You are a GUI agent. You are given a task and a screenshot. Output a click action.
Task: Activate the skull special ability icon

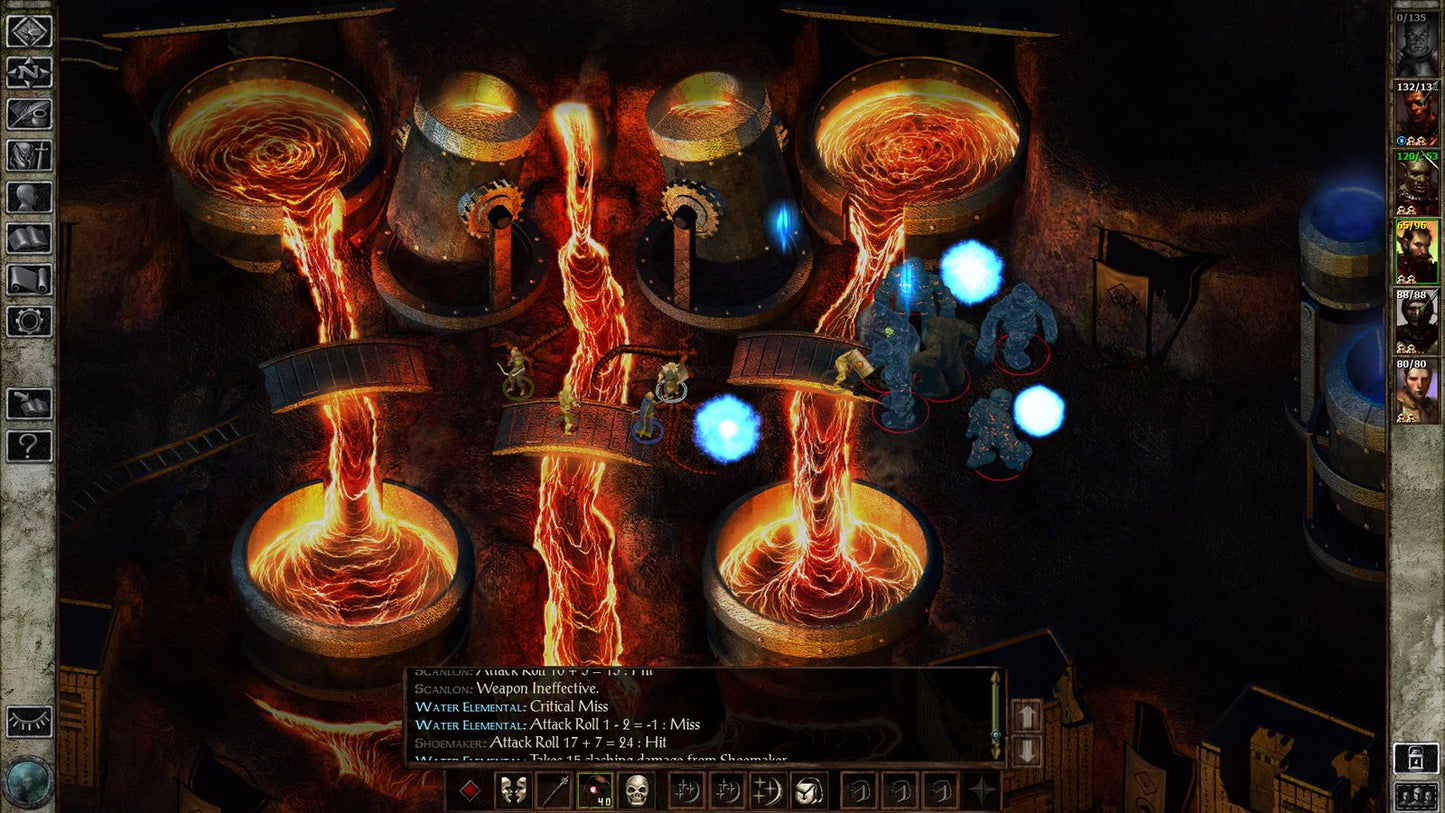tap(637, 790)
